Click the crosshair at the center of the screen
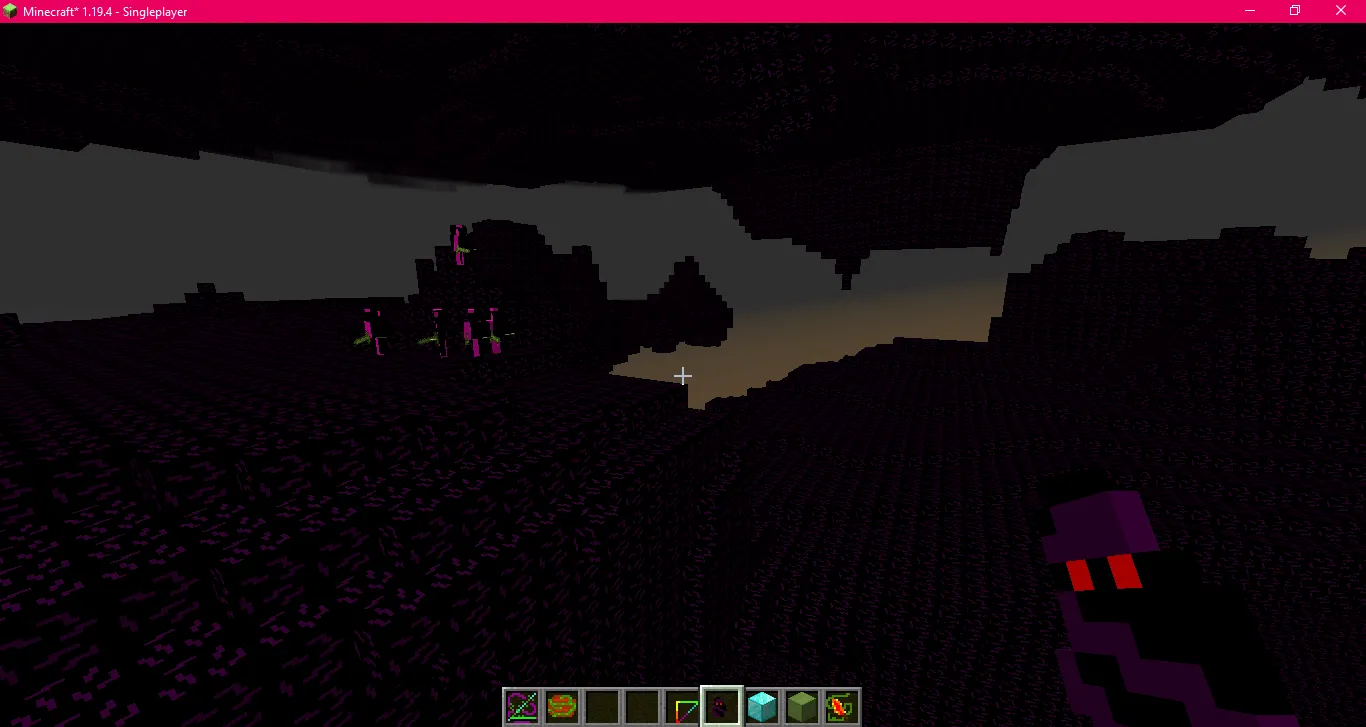The height and width of the screenshot is (727, 1366). [683, 375]
